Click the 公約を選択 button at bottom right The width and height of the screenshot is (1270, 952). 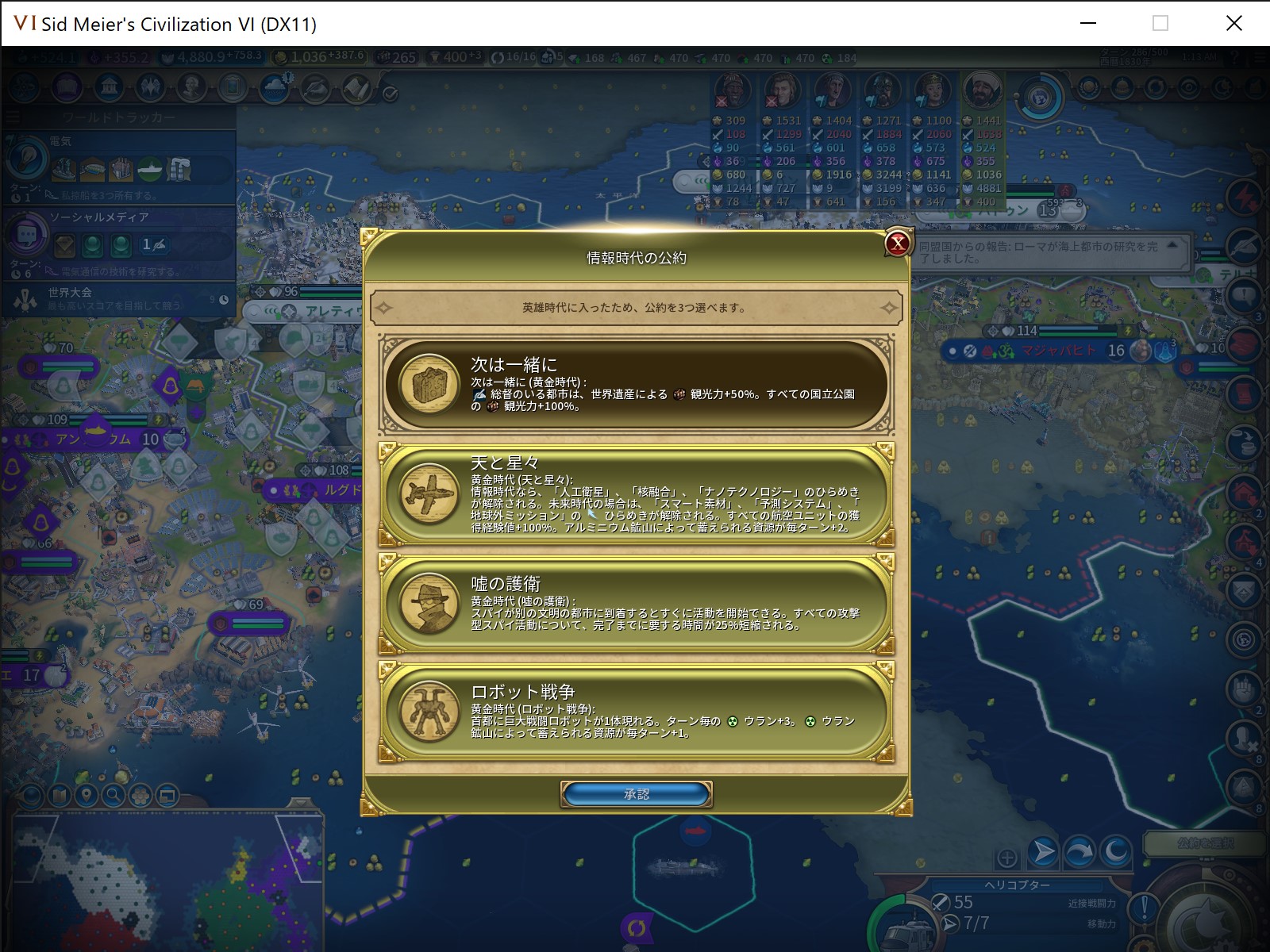(x=1206, y=843)
